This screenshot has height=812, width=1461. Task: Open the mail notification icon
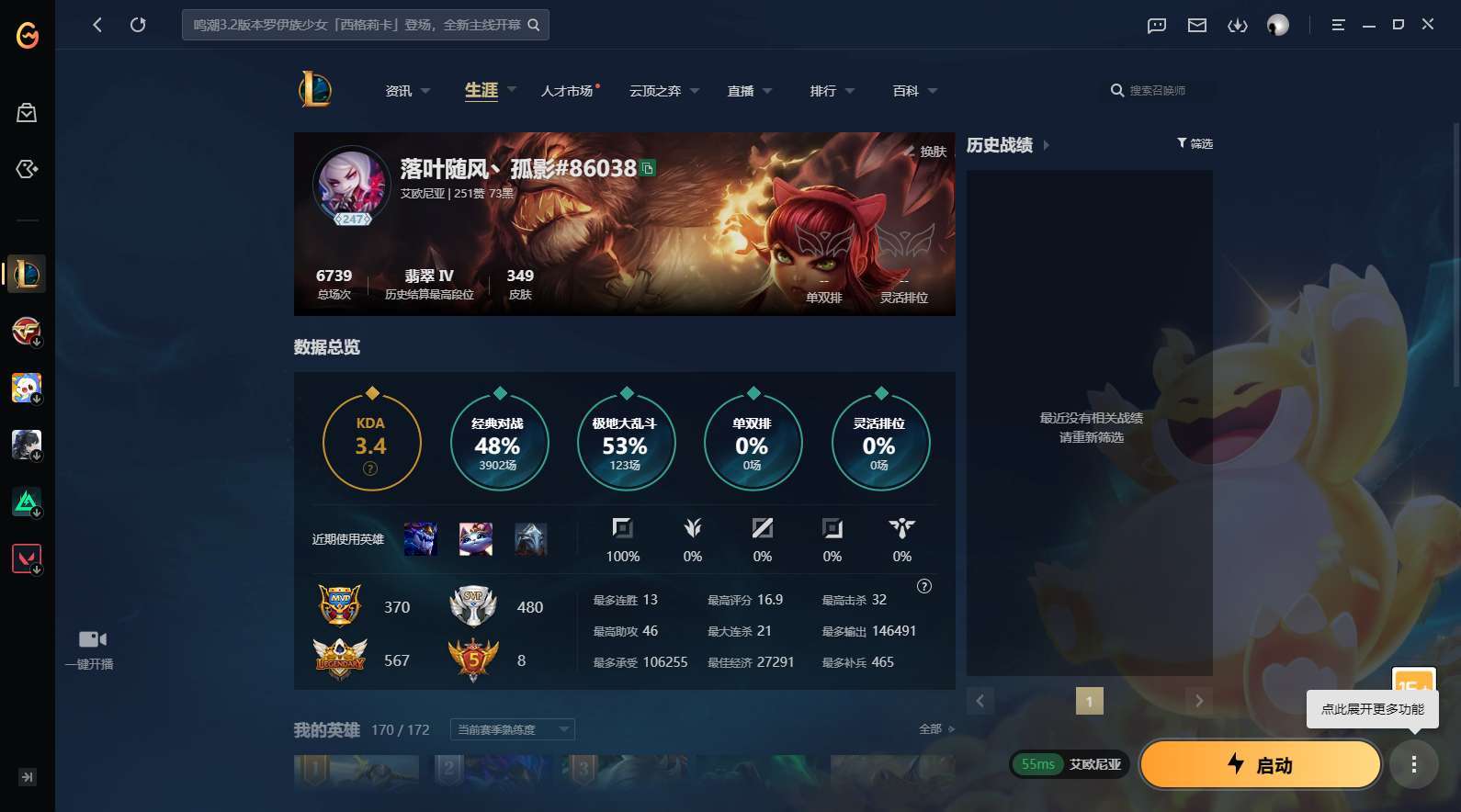1195,25
